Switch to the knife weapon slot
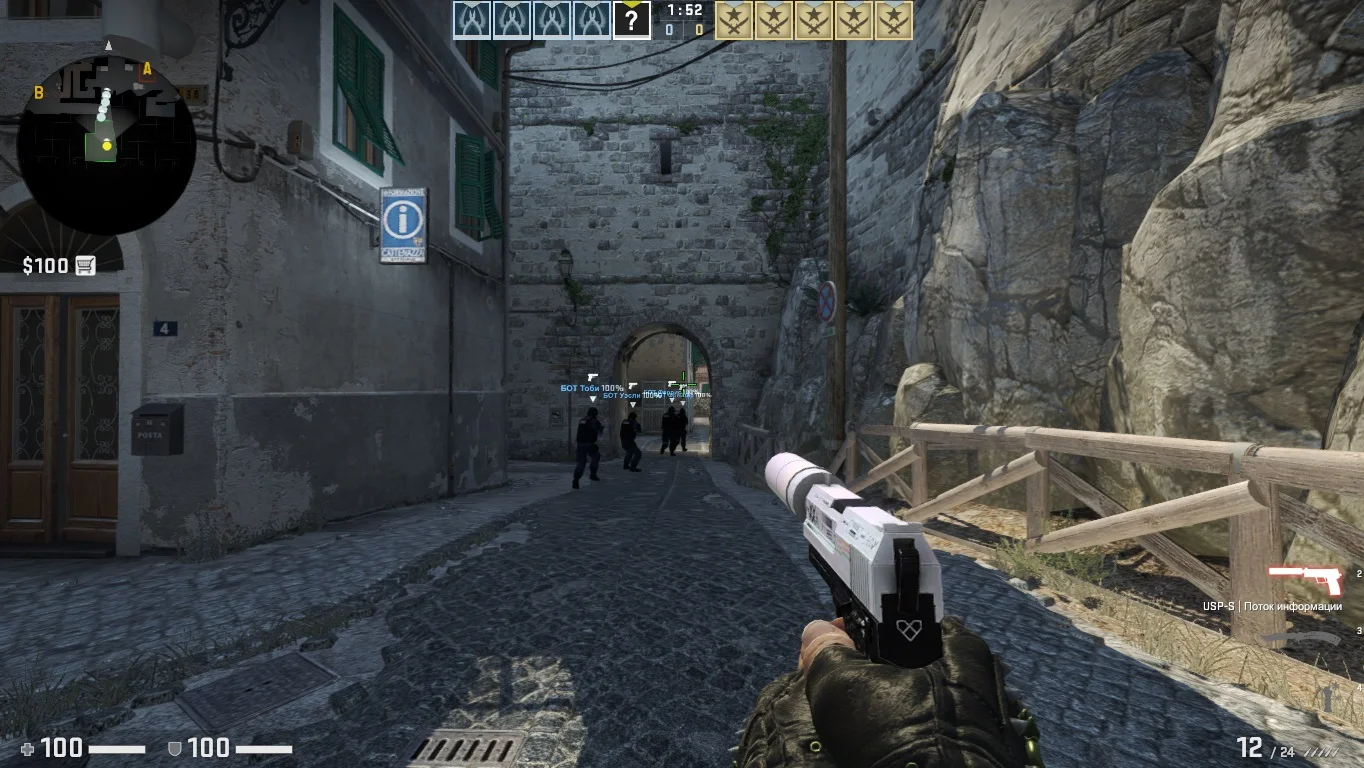Image resolution: width=1364 pixels, height=768 pixels. click(x=1300, y=638)
